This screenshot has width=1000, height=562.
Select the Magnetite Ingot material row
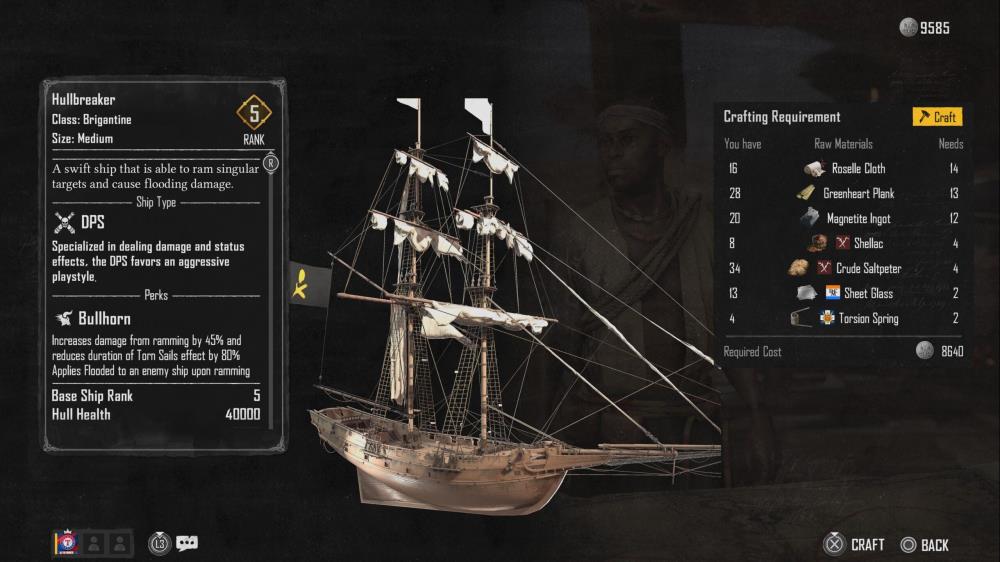coord(857,219)
